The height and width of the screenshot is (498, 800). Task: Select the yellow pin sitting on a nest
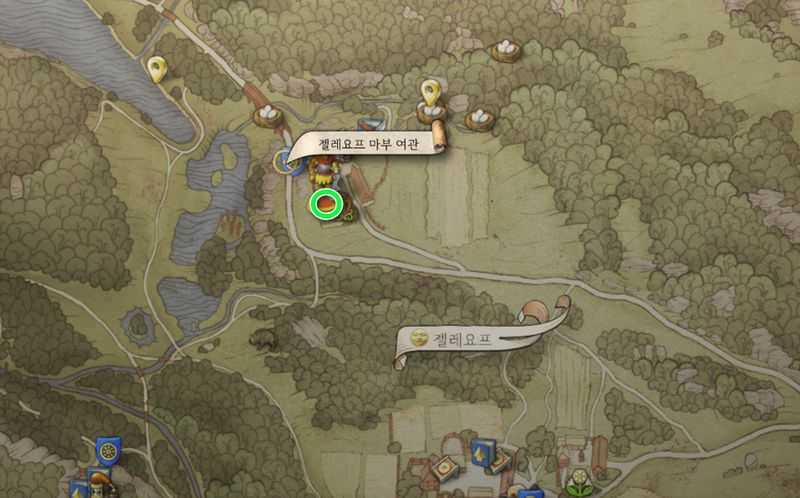click(431, 93)
